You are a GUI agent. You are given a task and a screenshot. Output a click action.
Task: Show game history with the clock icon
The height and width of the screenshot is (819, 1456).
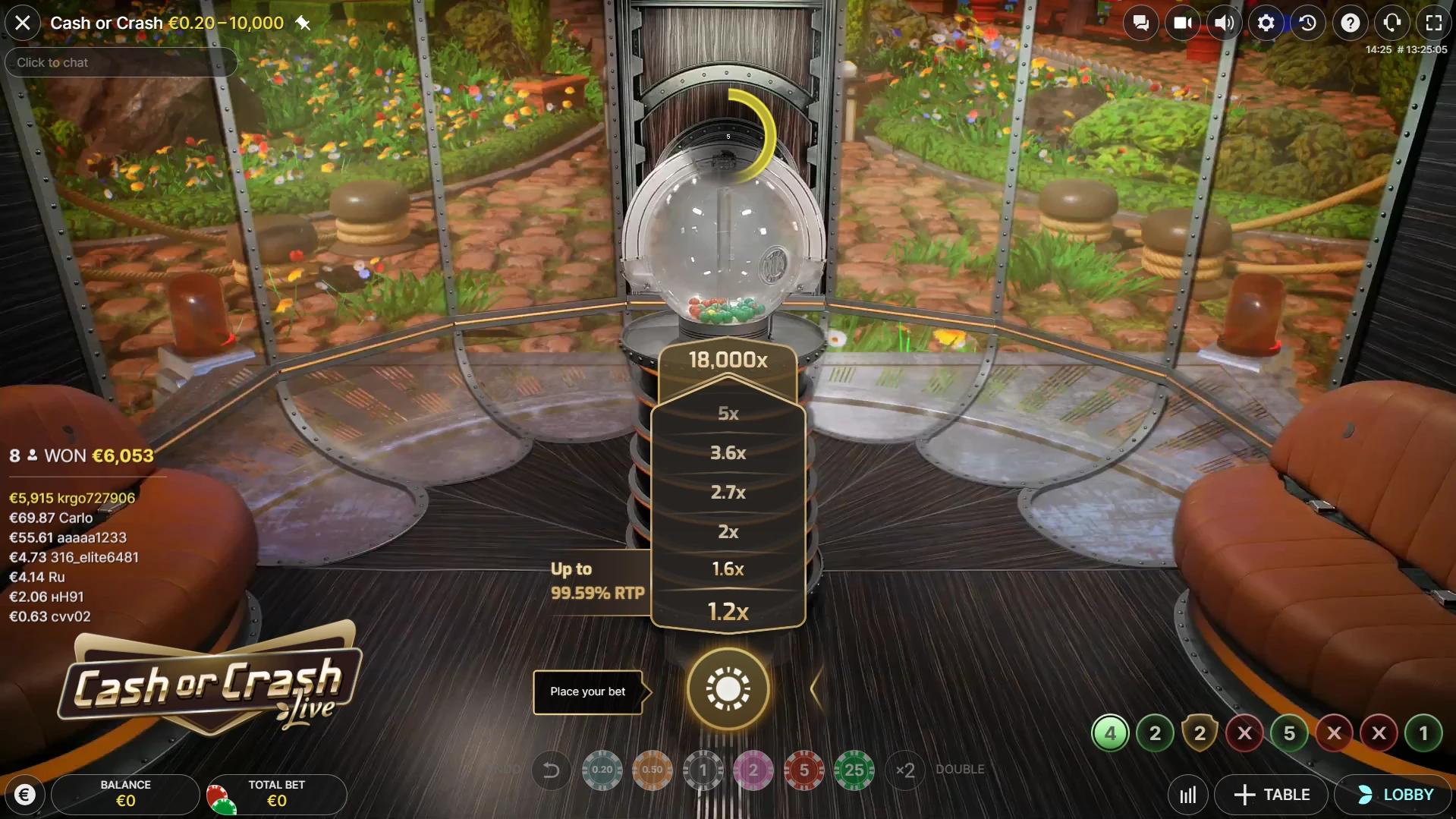pos(1307,23)
